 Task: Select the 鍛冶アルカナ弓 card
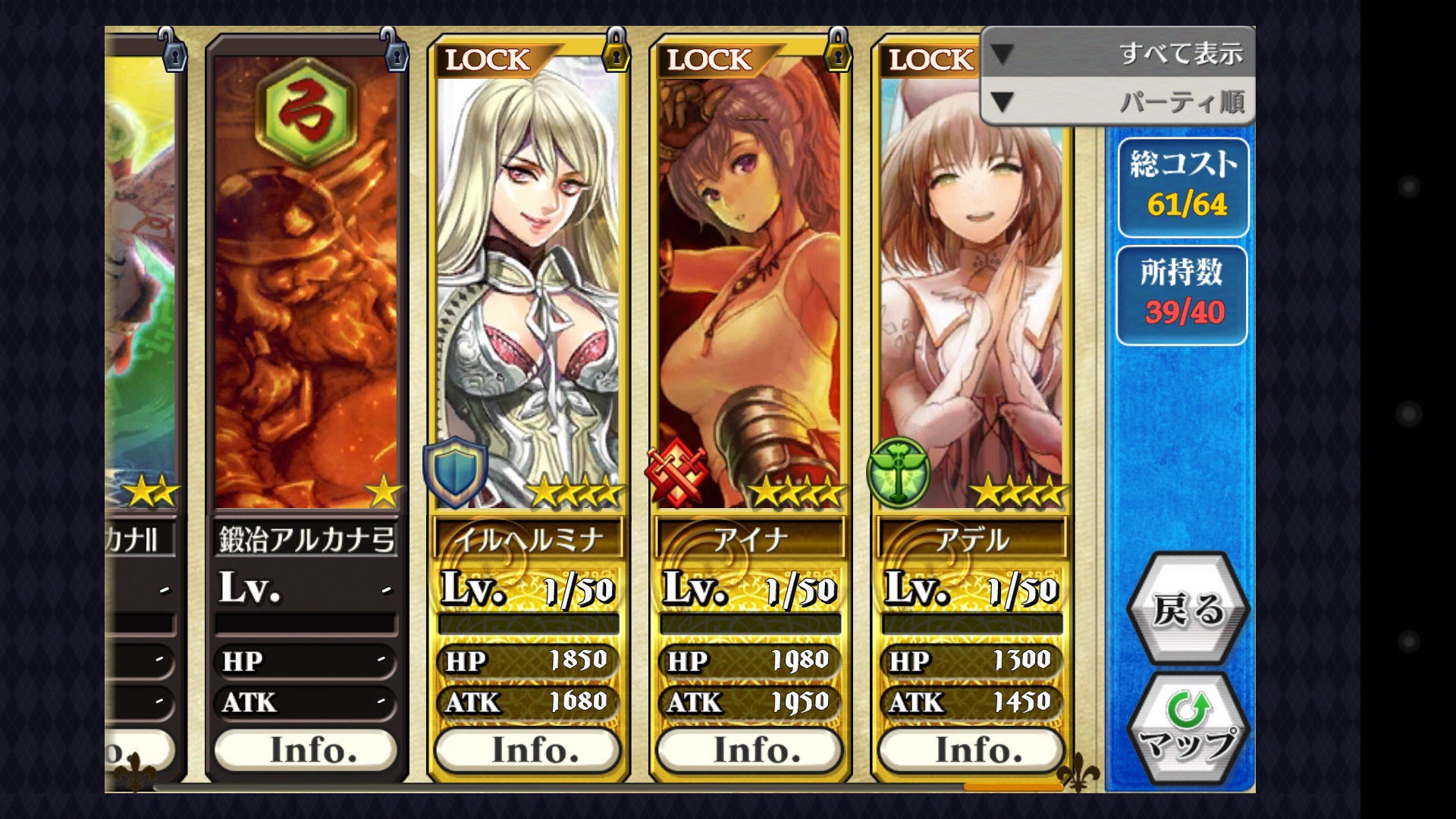(306, 288)
